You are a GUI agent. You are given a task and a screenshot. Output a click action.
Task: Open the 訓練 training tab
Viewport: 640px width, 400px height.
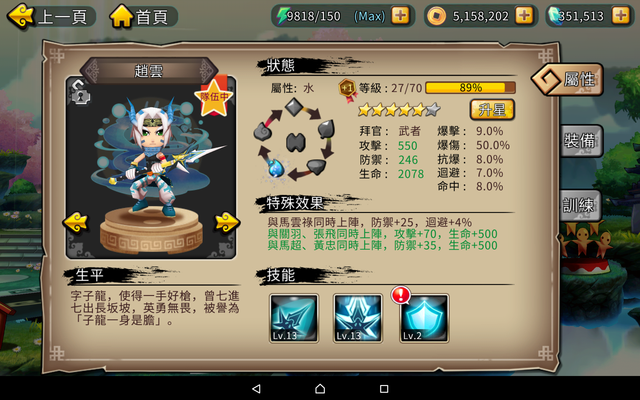pyautogui.click(x=582, y=205)
